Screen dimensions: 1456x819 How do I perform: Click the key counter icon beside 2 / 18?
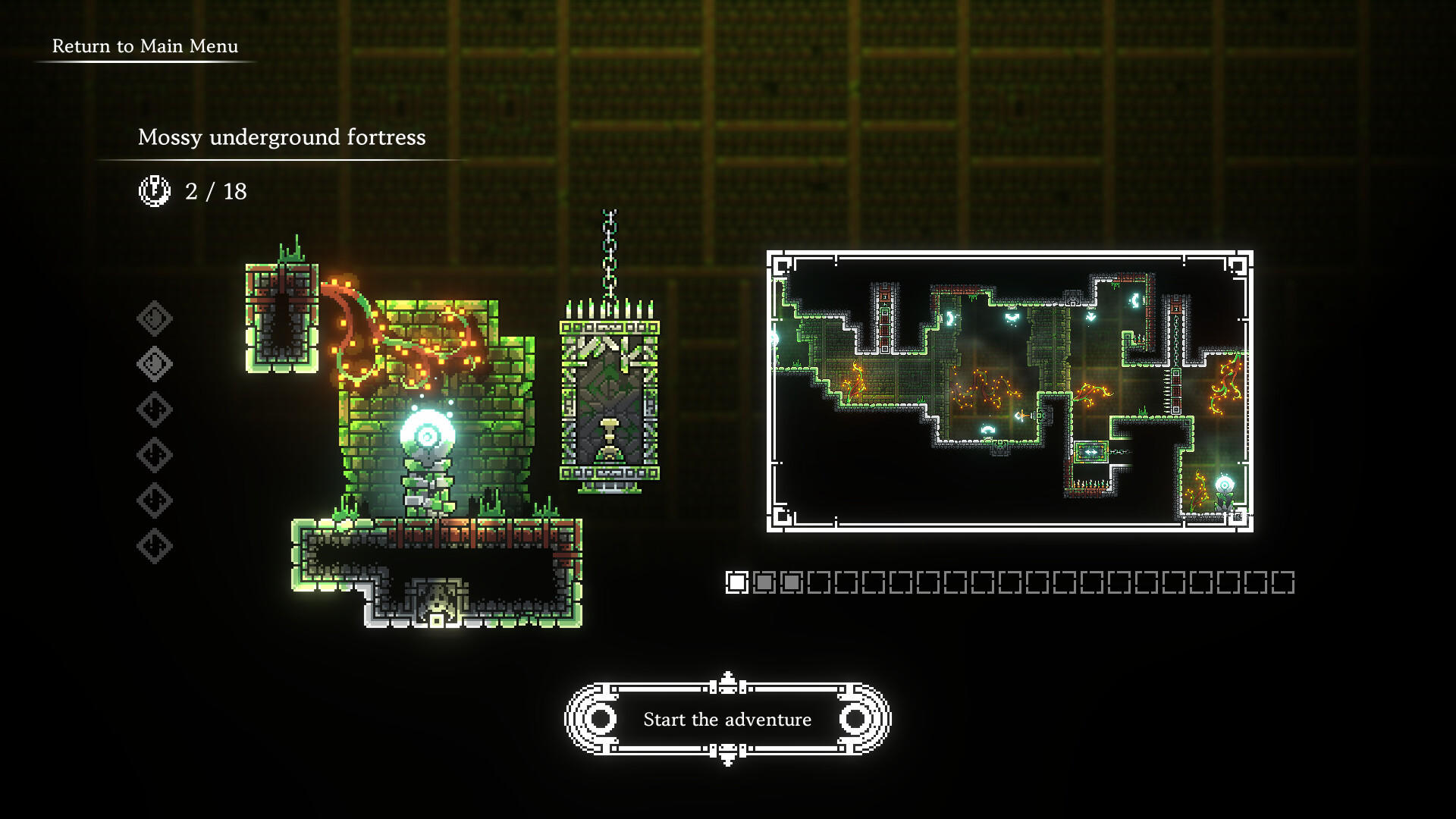(154, 191)
